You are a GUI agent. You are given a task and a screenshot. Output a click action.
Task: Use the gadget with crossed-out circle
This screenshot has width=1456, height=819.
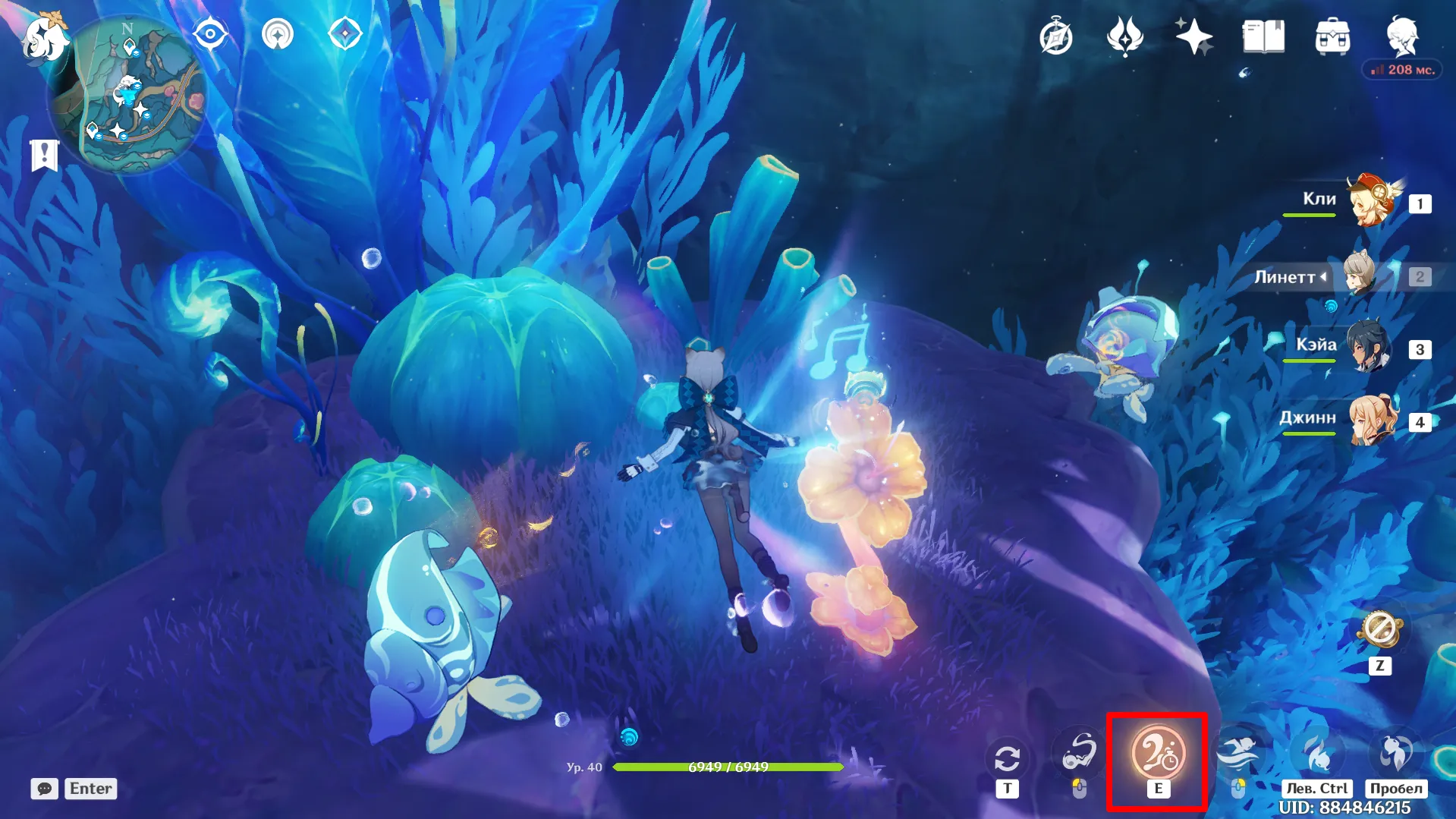coord(1379,629)
